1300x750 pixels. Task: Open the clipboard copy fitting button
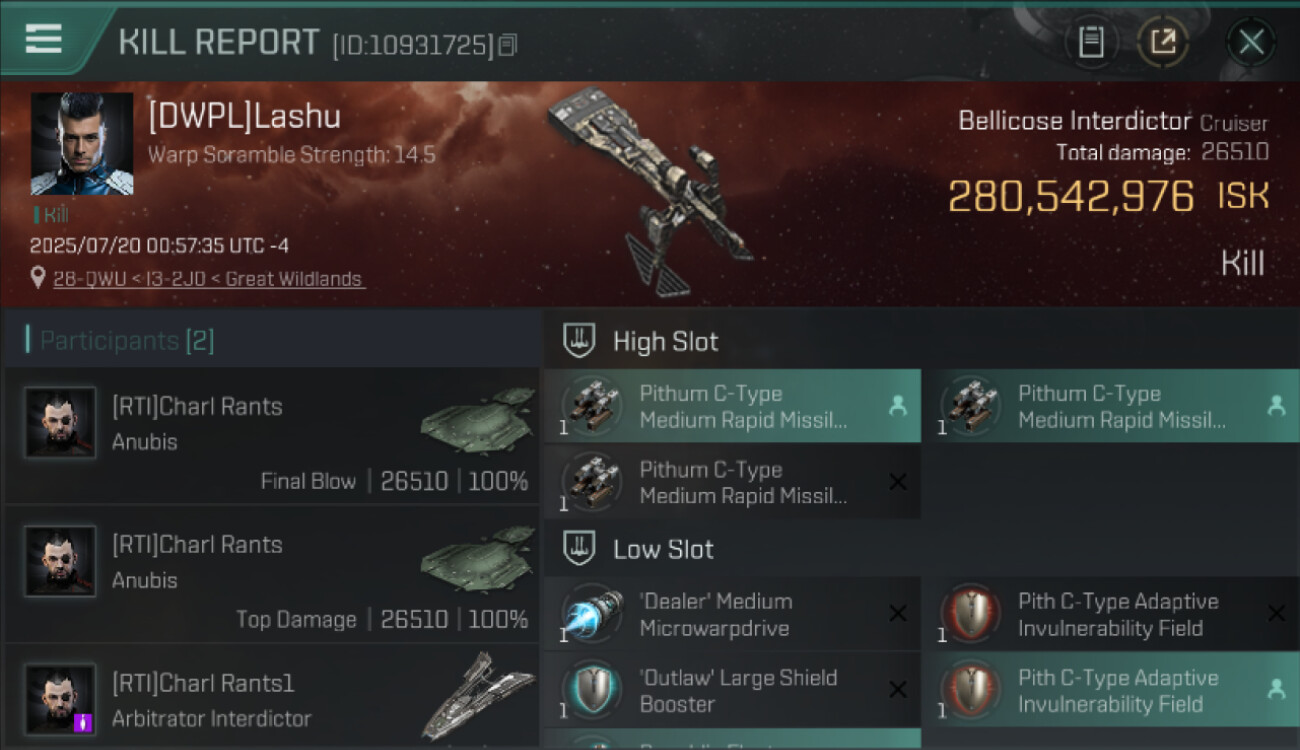1091,42
